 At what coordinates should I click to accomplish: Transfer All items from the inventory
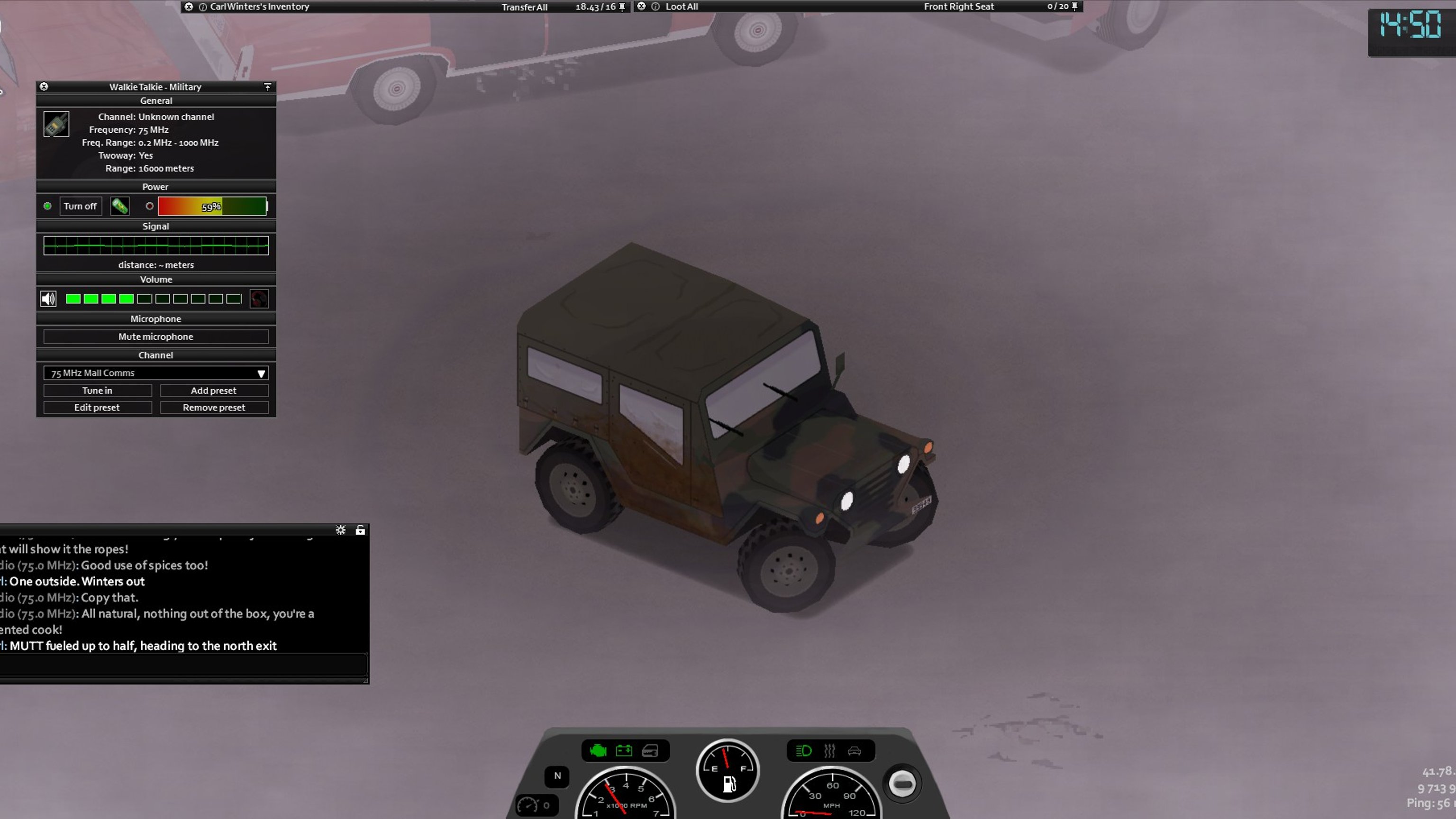pyautogui.click(x=524, y=7)
